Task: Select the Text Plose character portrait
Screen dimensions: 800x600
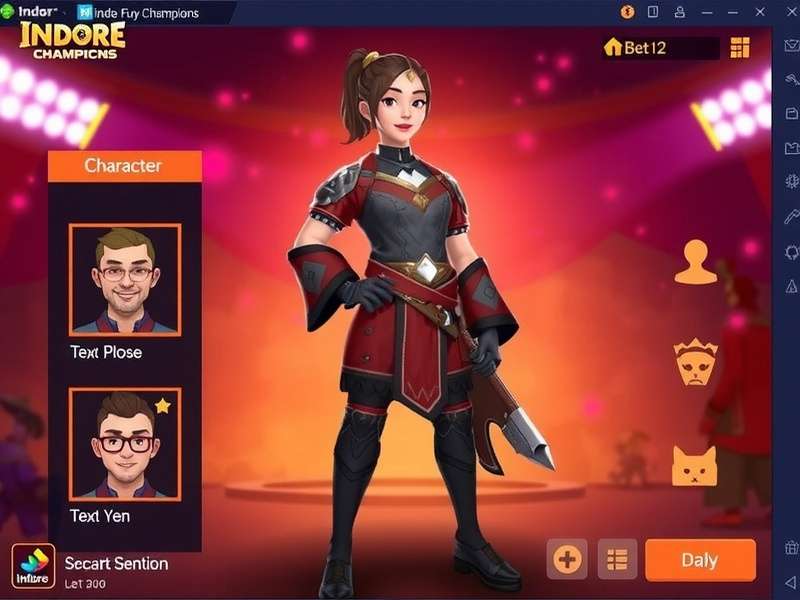Action: pyautogui.click(x=125, y=279)
